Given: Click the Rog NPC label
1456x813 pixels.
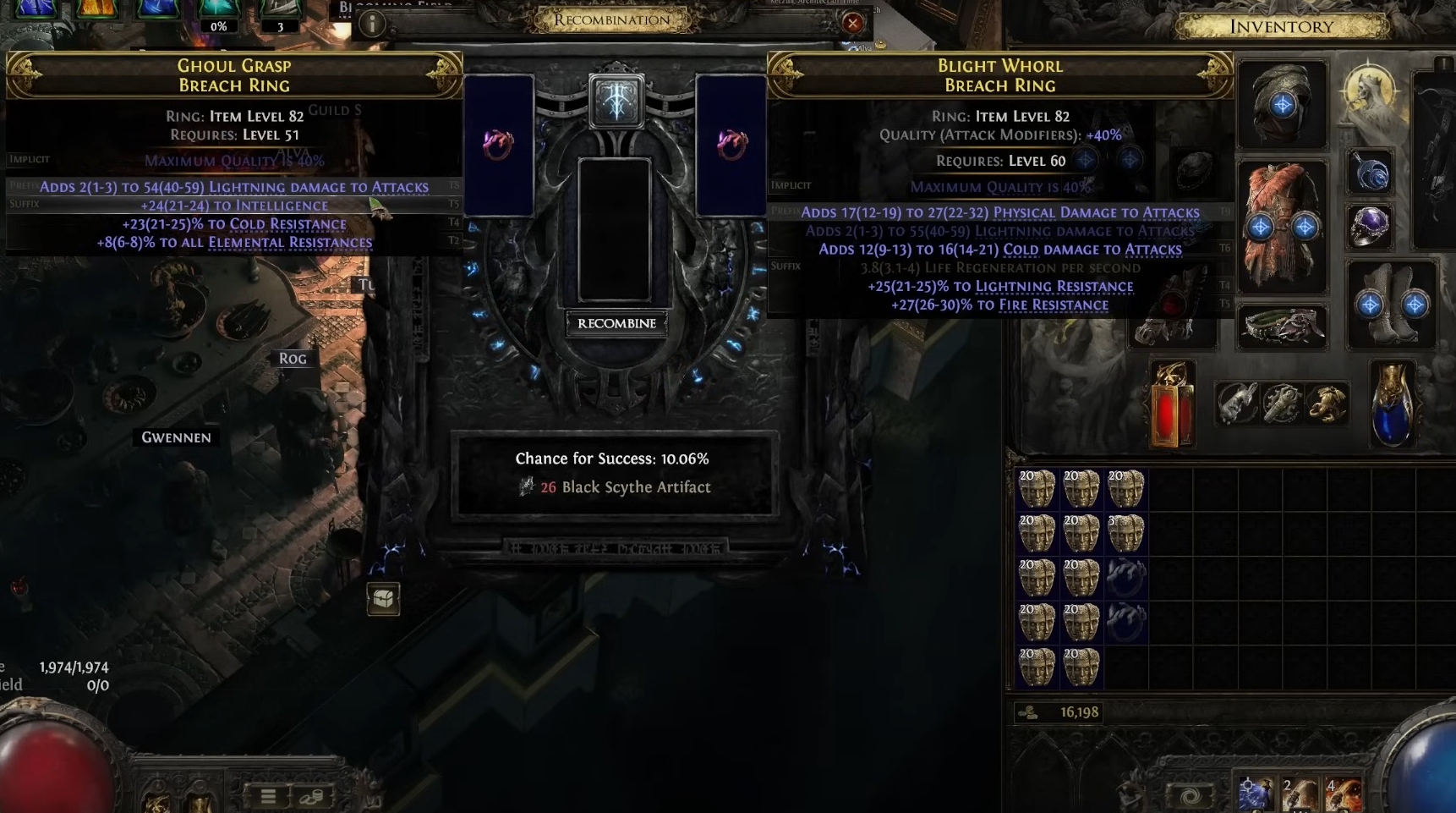Looking at the screenshot, I should [x=292, y=359].
